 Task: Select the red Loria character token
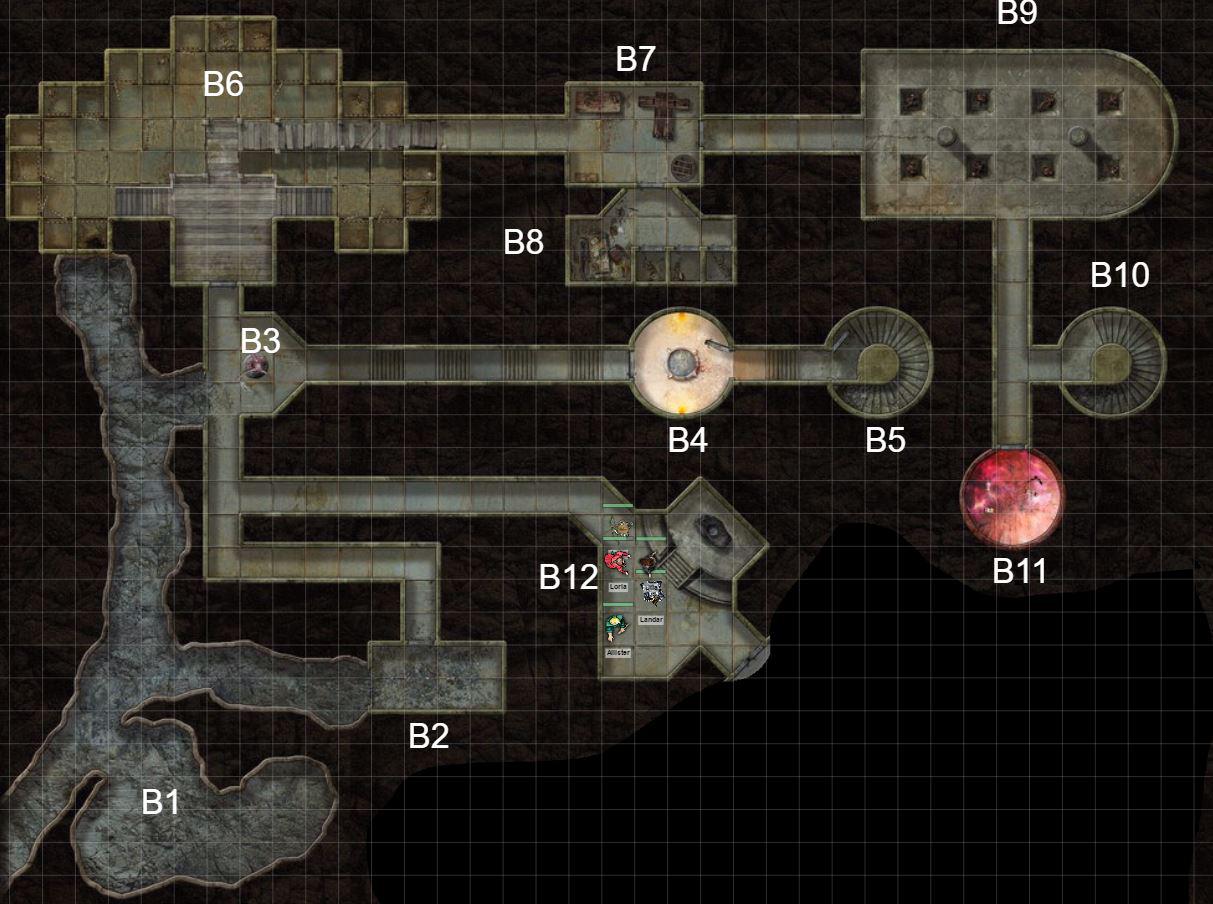pyautogui.click(x=617, y=561)
